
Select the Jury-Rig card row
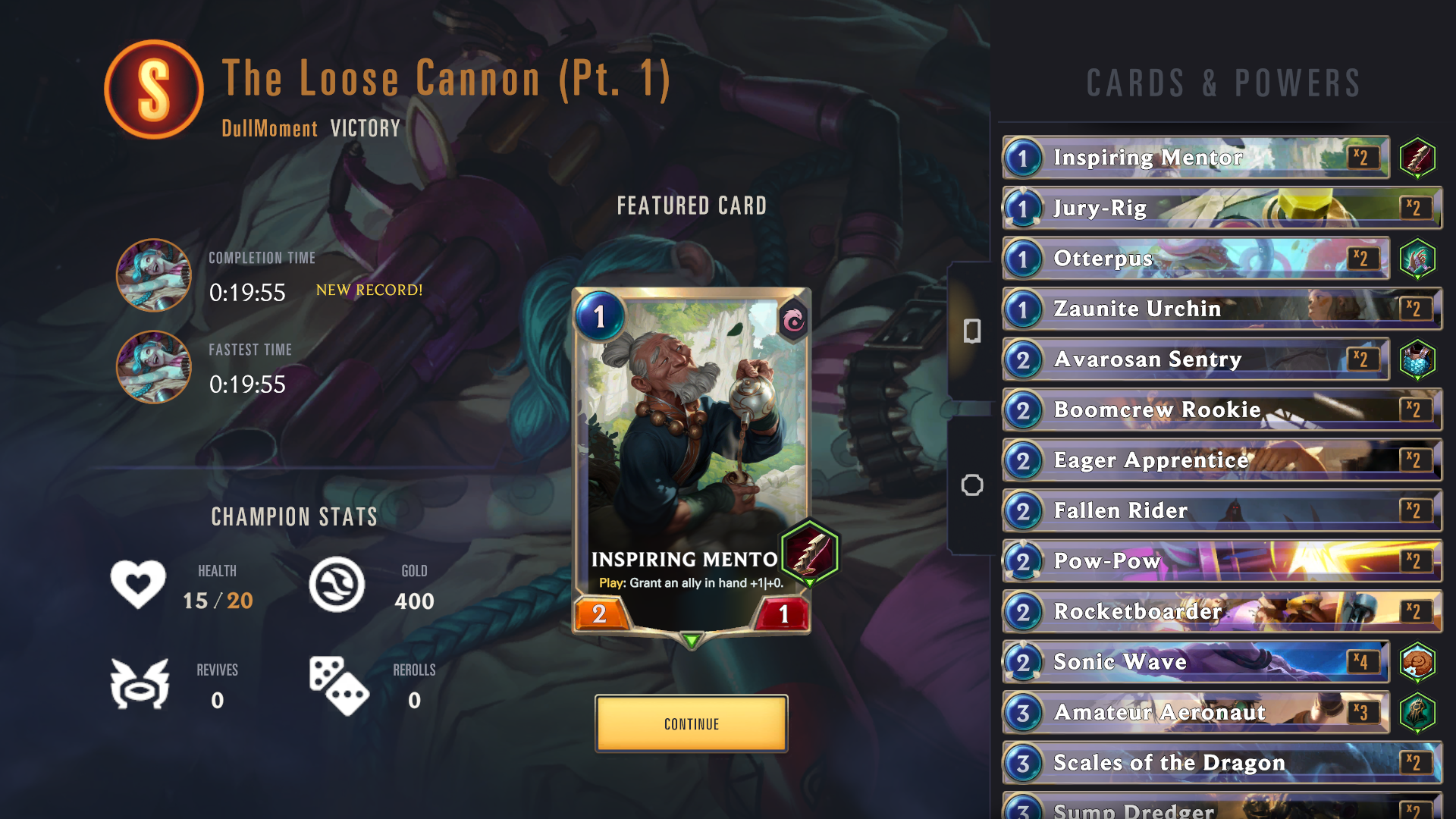tap(1221, 208)
